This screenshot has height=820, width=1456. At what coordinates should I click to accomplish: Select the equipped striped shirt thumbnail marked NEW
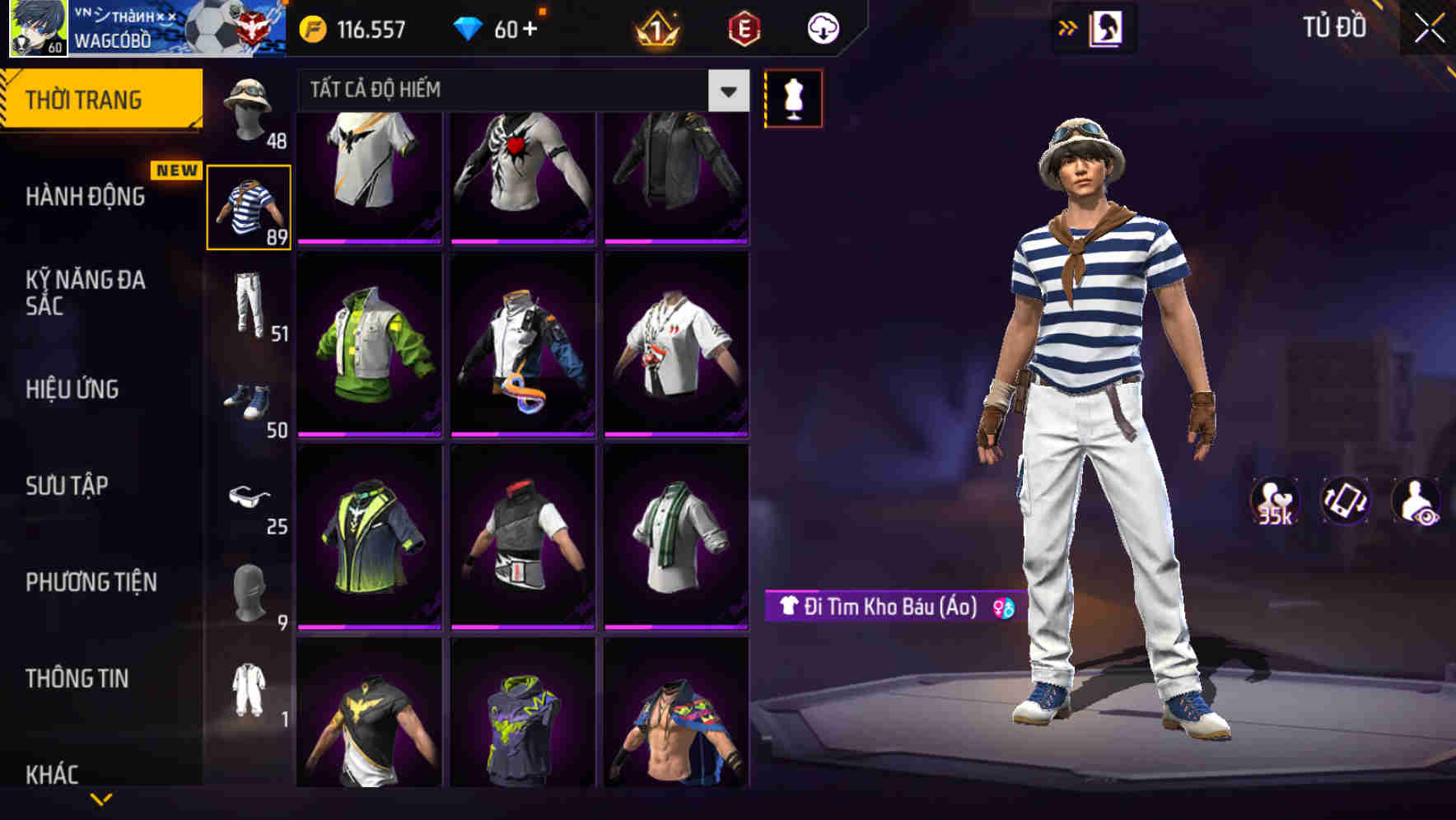click(x=250, y=207)
